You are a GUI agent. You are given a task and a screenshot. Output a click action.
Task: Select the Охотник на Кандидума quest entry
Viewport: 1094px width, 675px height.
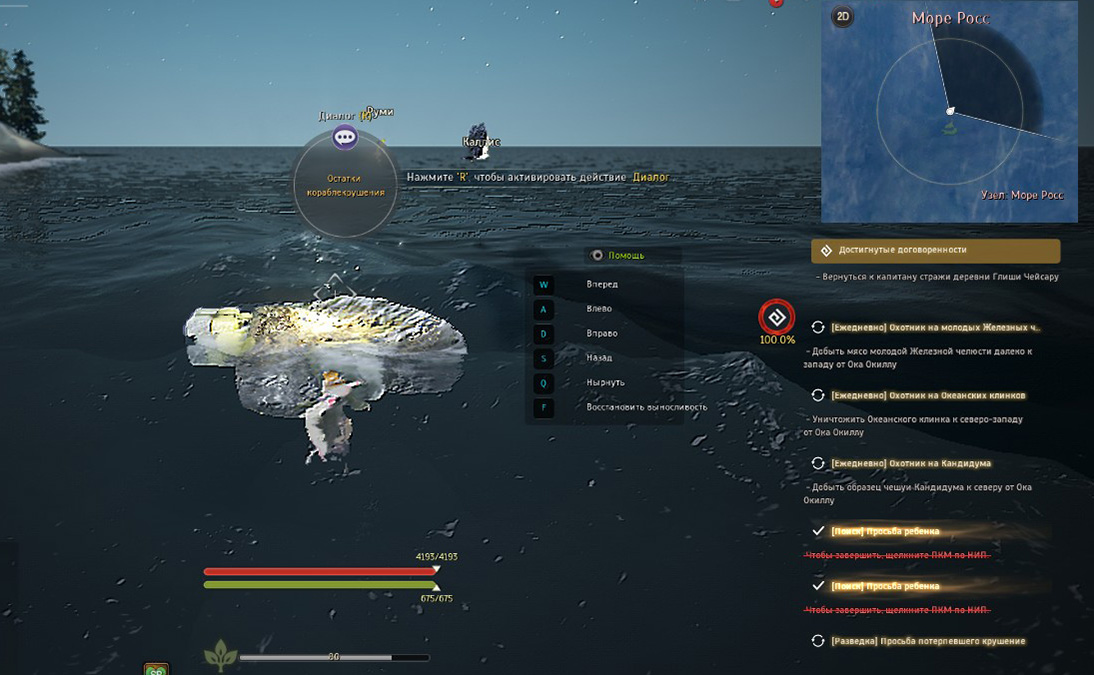click(910, 463)
